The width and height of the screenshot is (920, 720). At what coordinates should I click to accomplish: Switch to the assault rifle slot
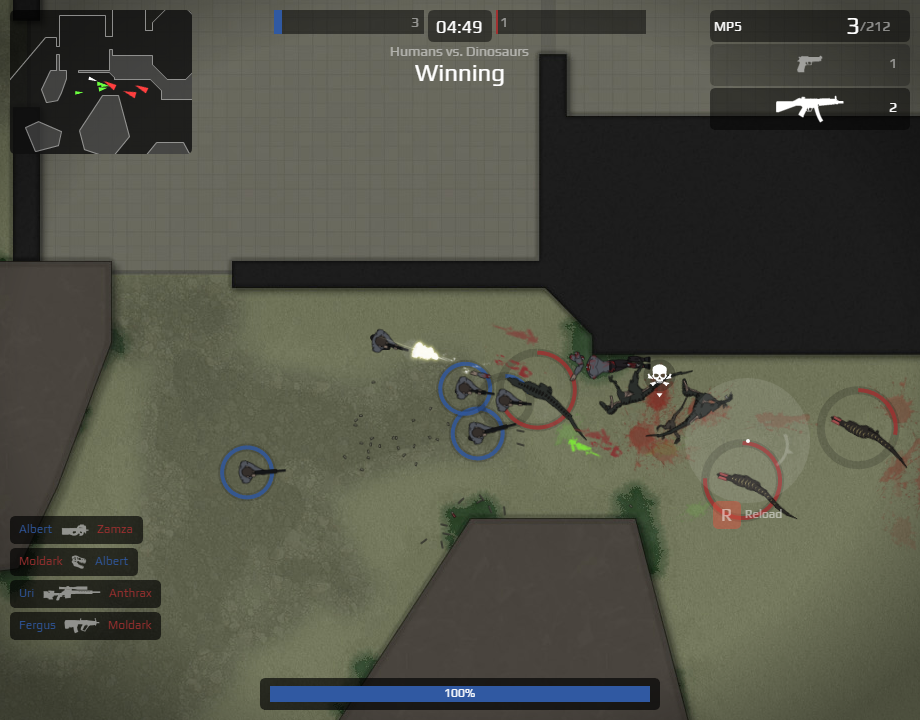click(810, 108)
